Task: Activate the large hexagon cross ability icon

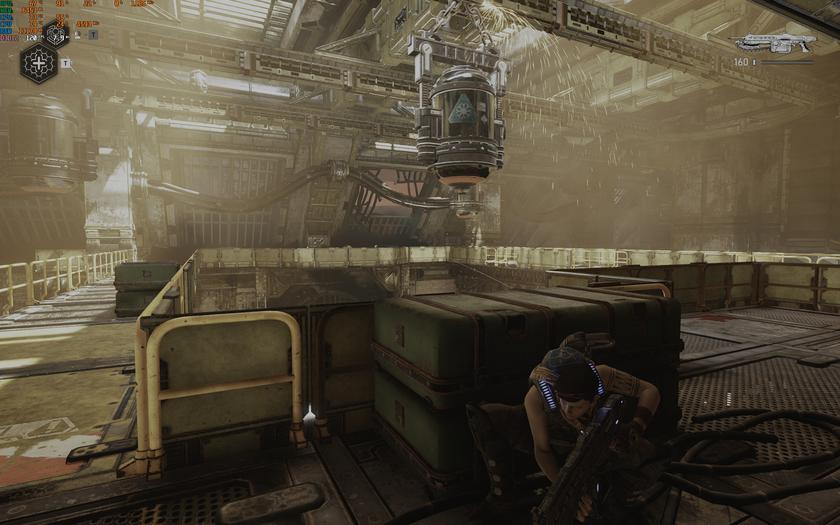Action: coord(39,63)
